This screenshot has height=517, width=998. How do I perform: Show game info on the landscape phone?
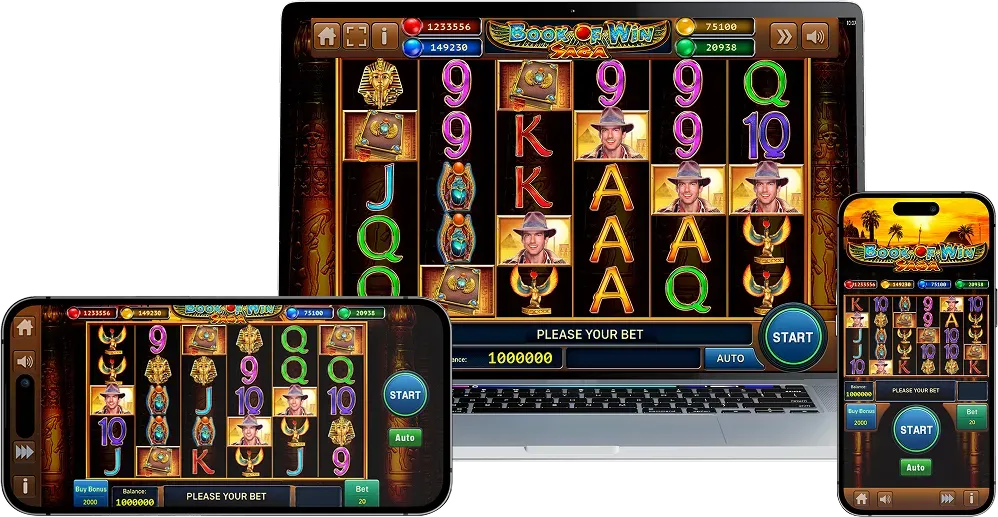pos(25,487)
